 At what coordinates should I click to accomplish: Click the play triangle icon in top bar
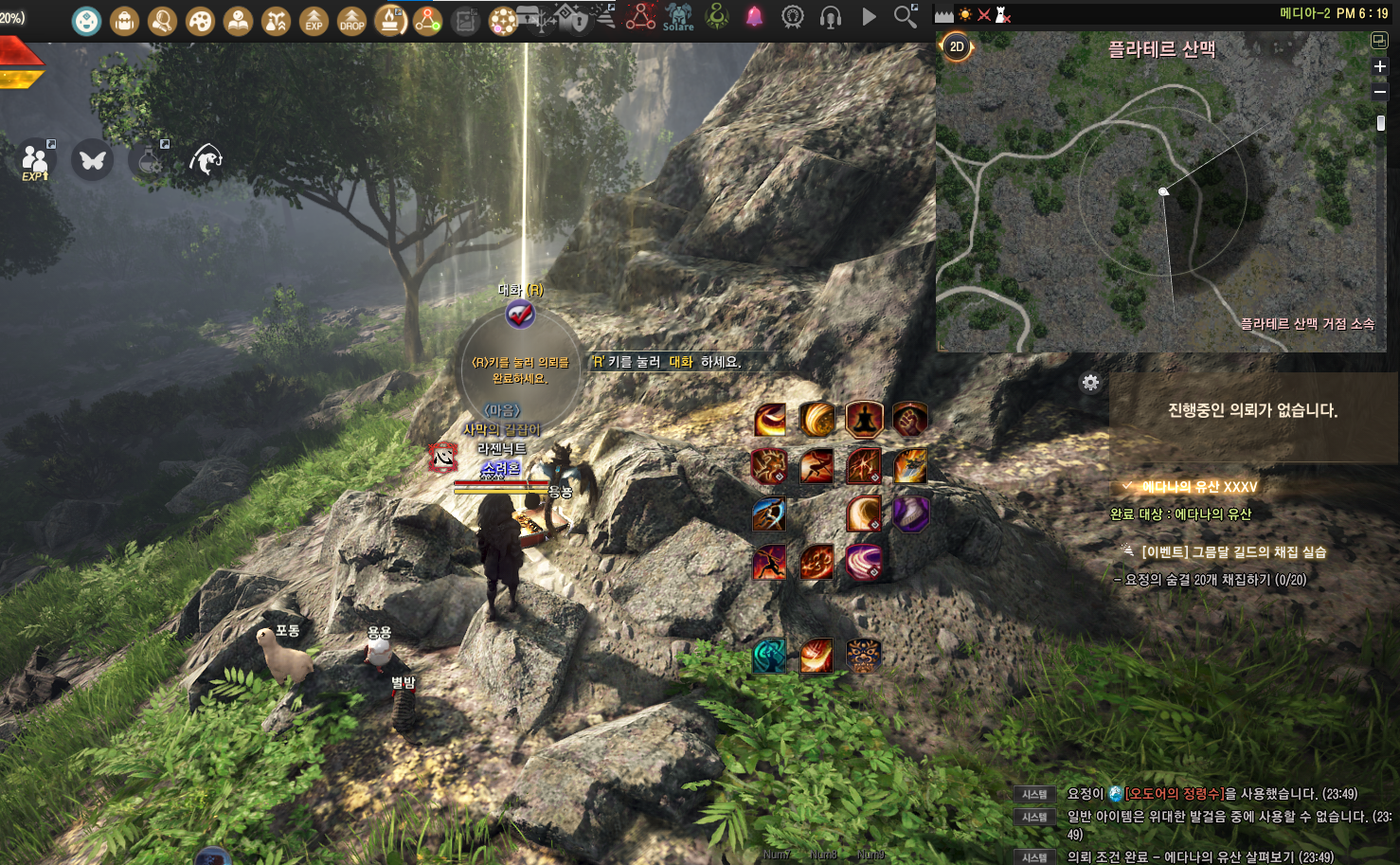pyautogui.click(x=869, y=17)
